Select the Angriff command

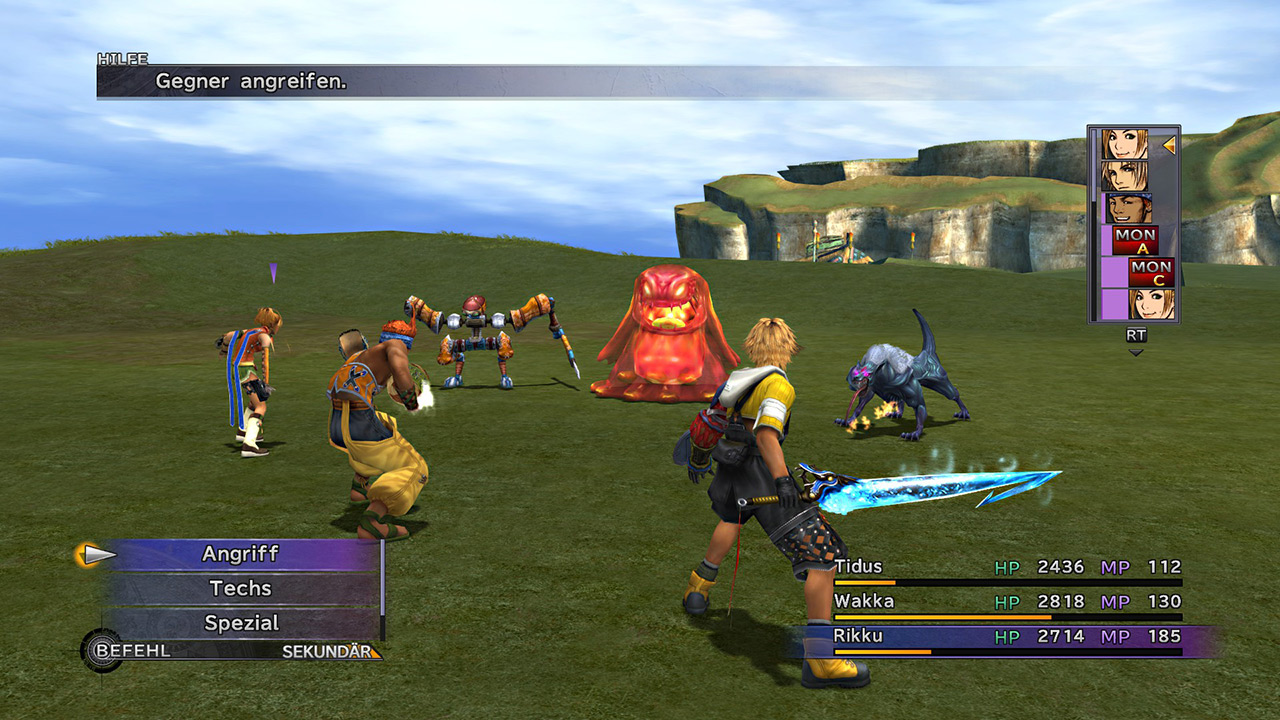click(240, 554)
